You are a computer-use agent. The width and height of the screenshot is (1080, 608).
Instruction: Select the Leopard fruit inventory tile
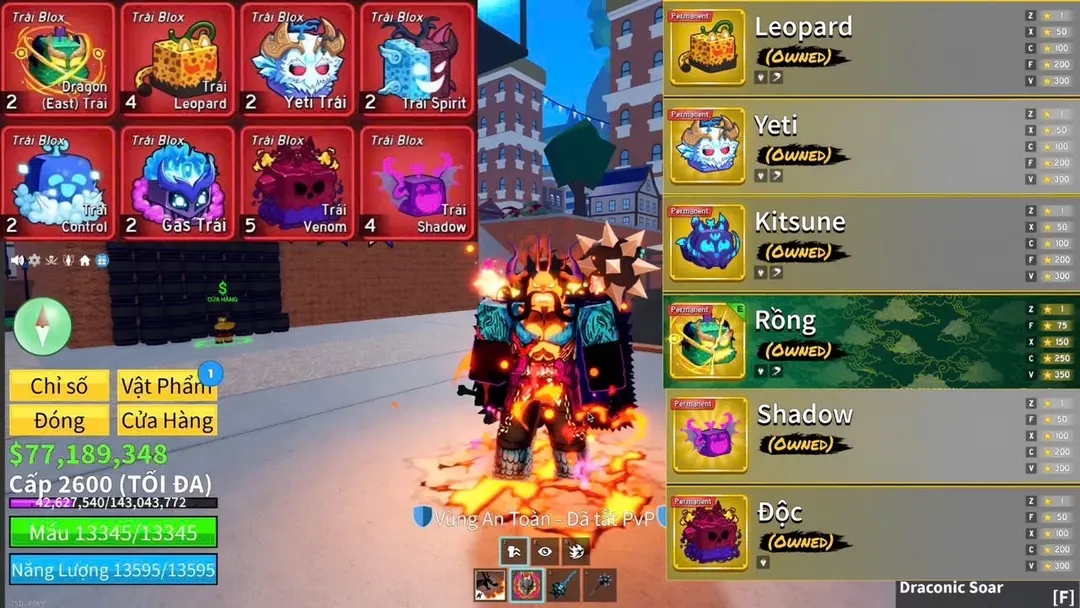click(178, 60)
